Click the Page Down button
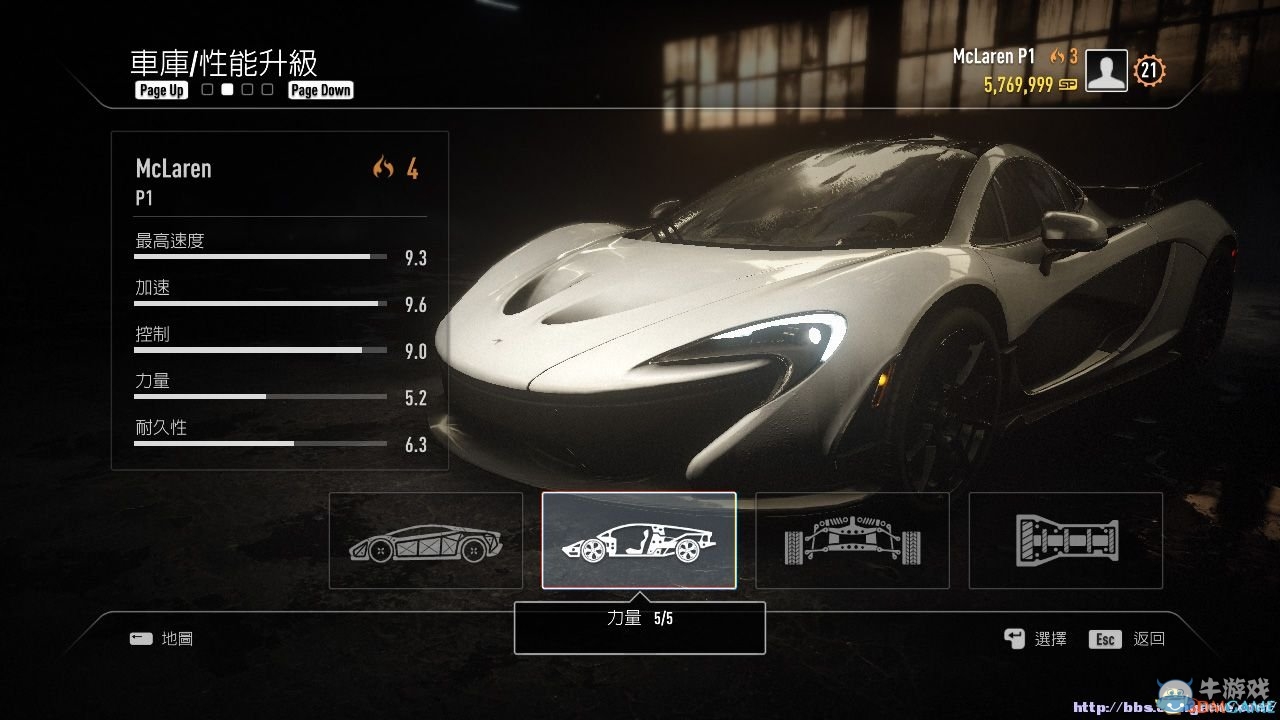Viewport: 1280px width, 720px height. click(320, 89)
